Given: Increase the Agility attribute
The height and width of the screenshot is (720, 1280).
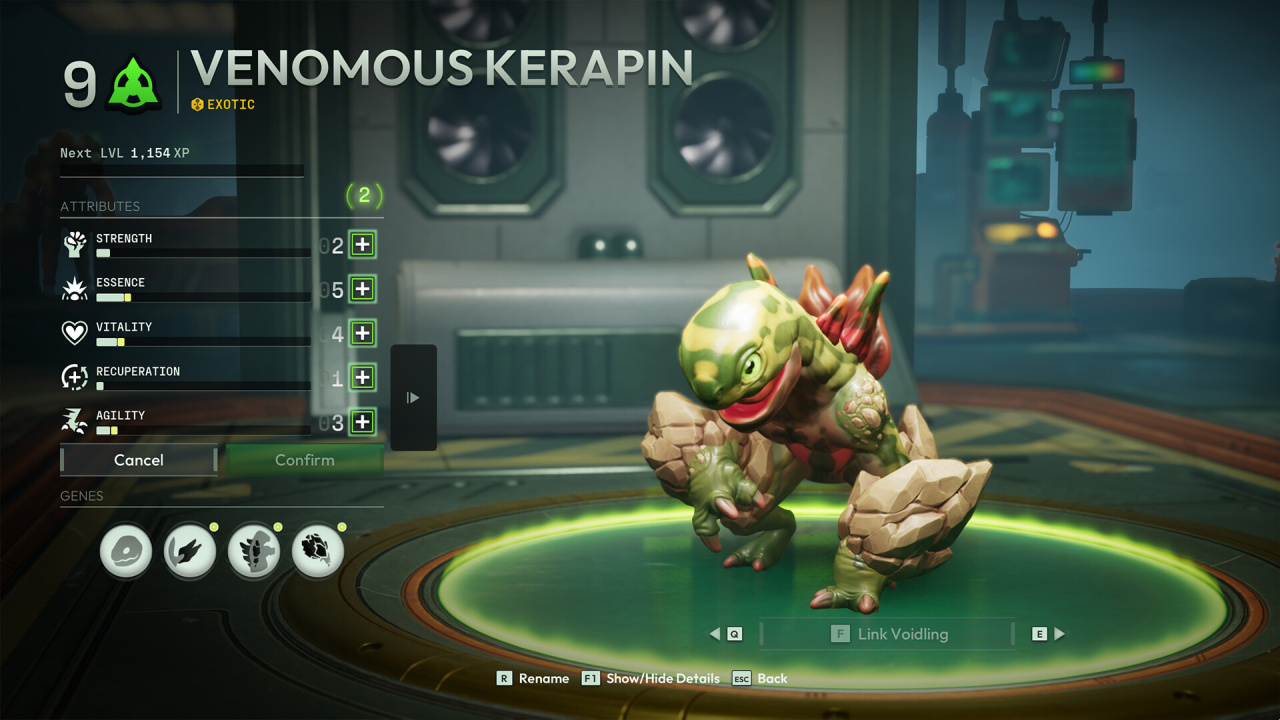Looking at the screenshot, I should (x=362, y=421).
